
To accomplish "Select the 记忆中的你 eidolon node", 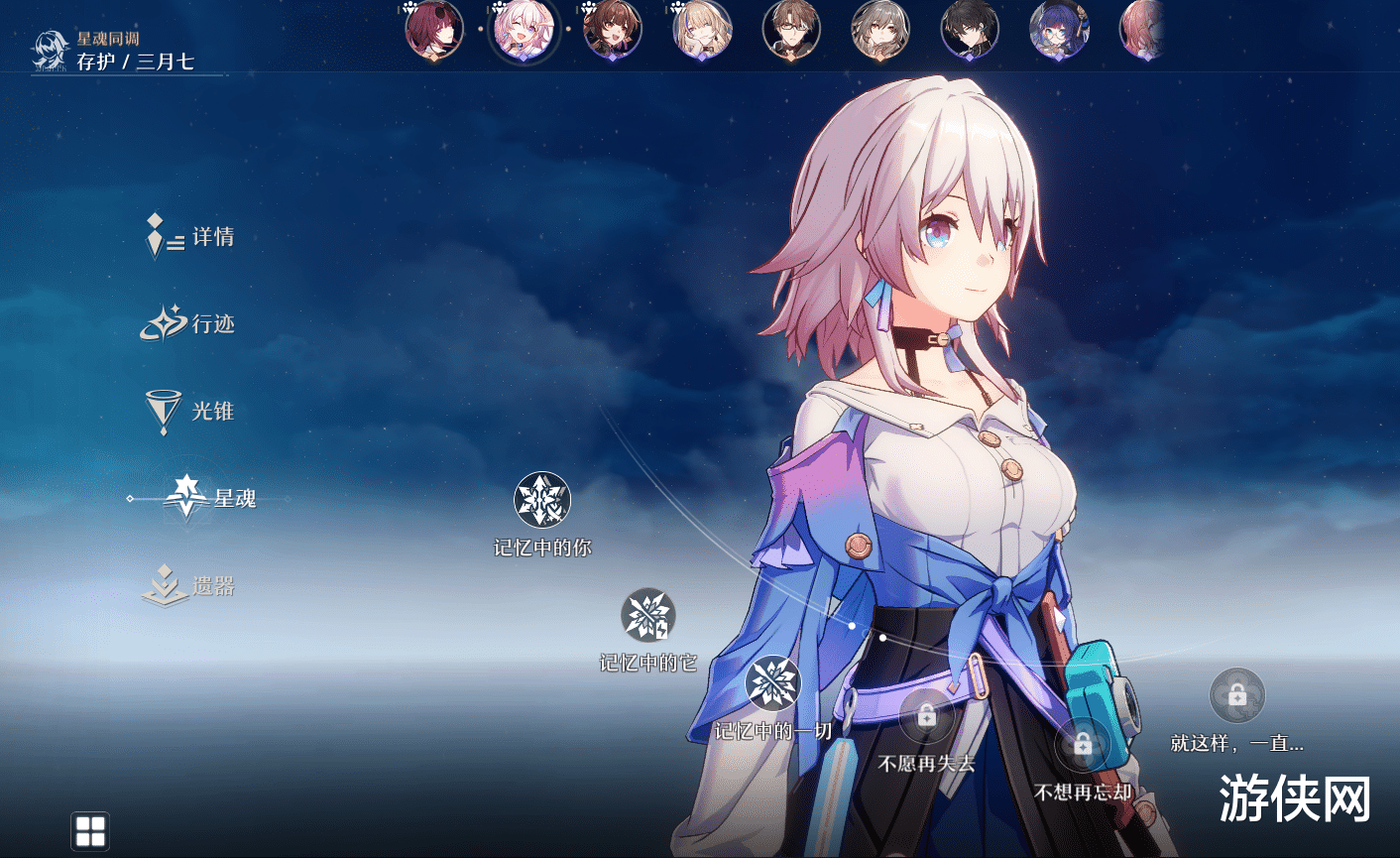I will [x=542, y=500].
